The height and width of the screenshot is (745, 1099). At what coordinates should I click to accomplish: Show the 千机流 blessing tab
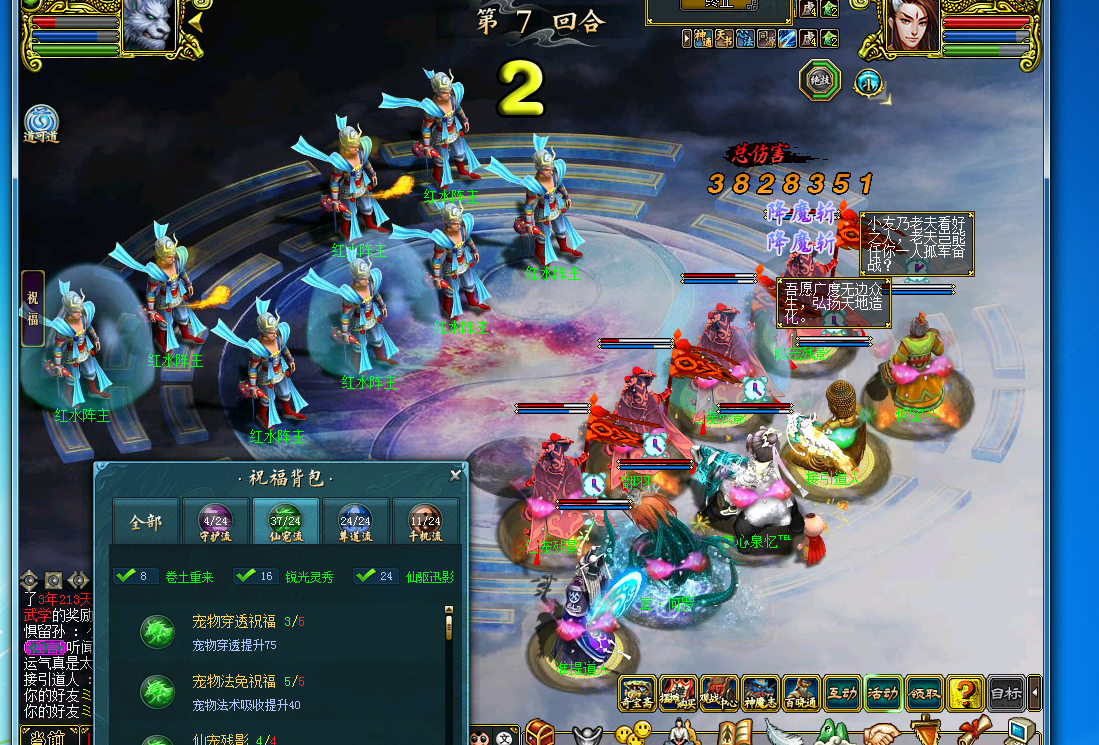tap(425, 522)
